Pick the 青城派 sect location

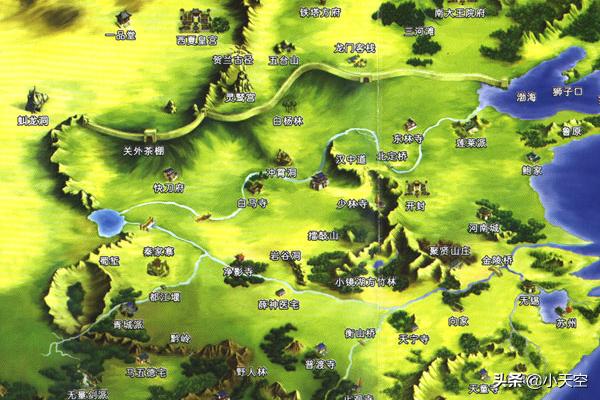[127, 326]
